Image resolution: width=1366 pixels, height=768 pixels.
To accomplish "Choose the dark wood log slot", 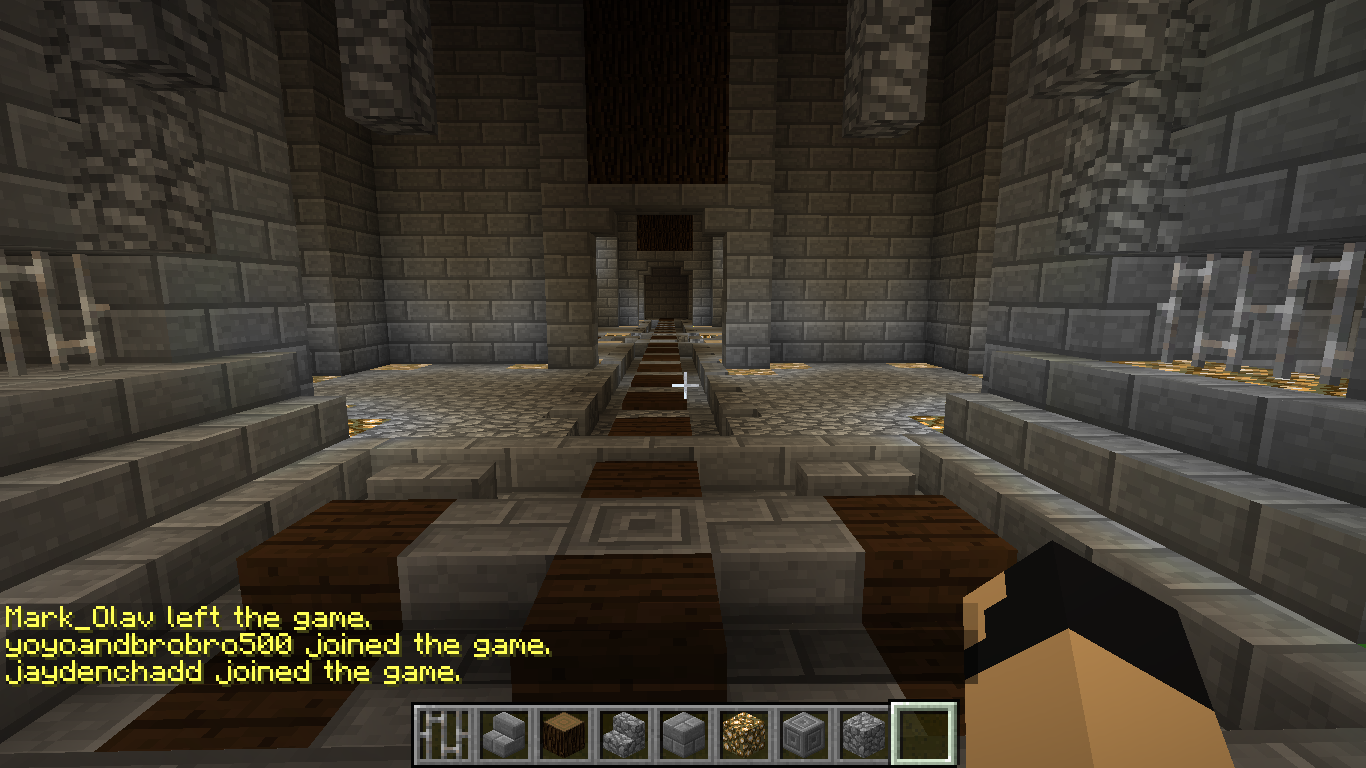I will [x=562, y=736].
